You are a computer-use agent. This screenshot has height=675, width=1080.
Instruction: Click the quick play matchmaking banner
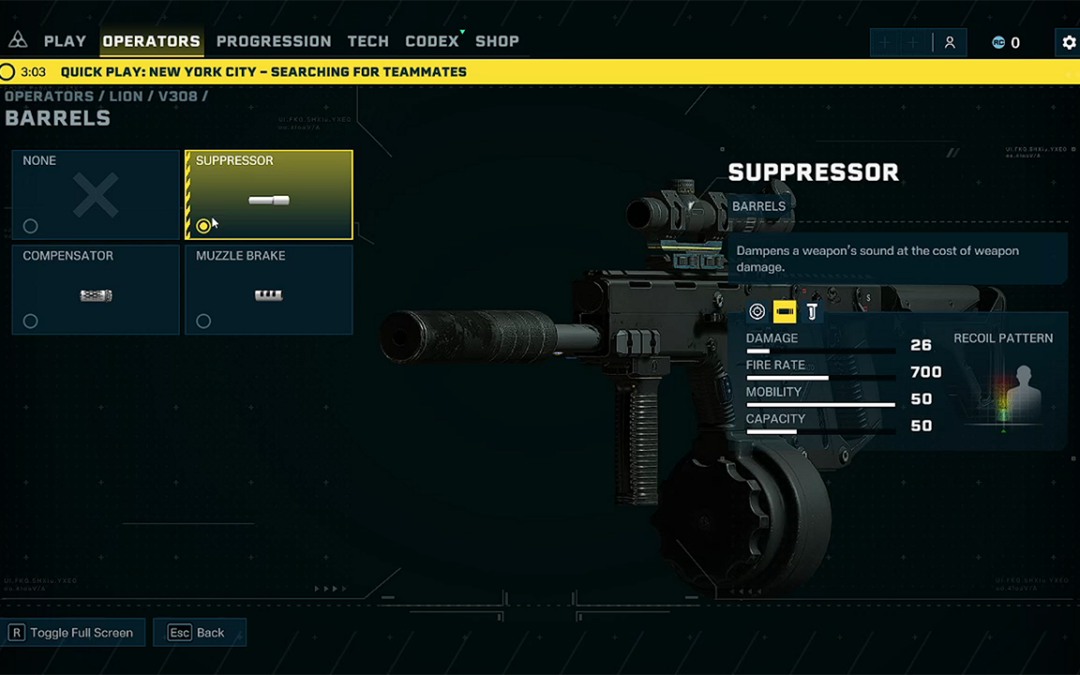(x=264, y=72)
